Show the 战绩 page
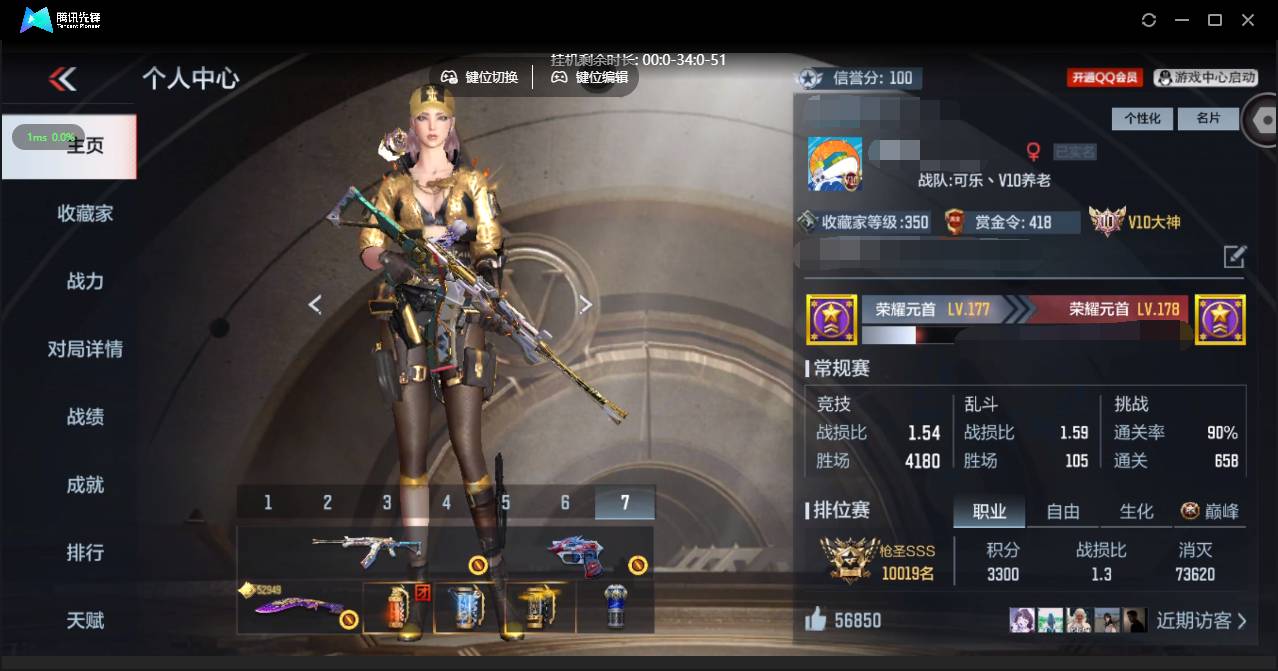The image size is (1278, 671). tap(85, 417)
